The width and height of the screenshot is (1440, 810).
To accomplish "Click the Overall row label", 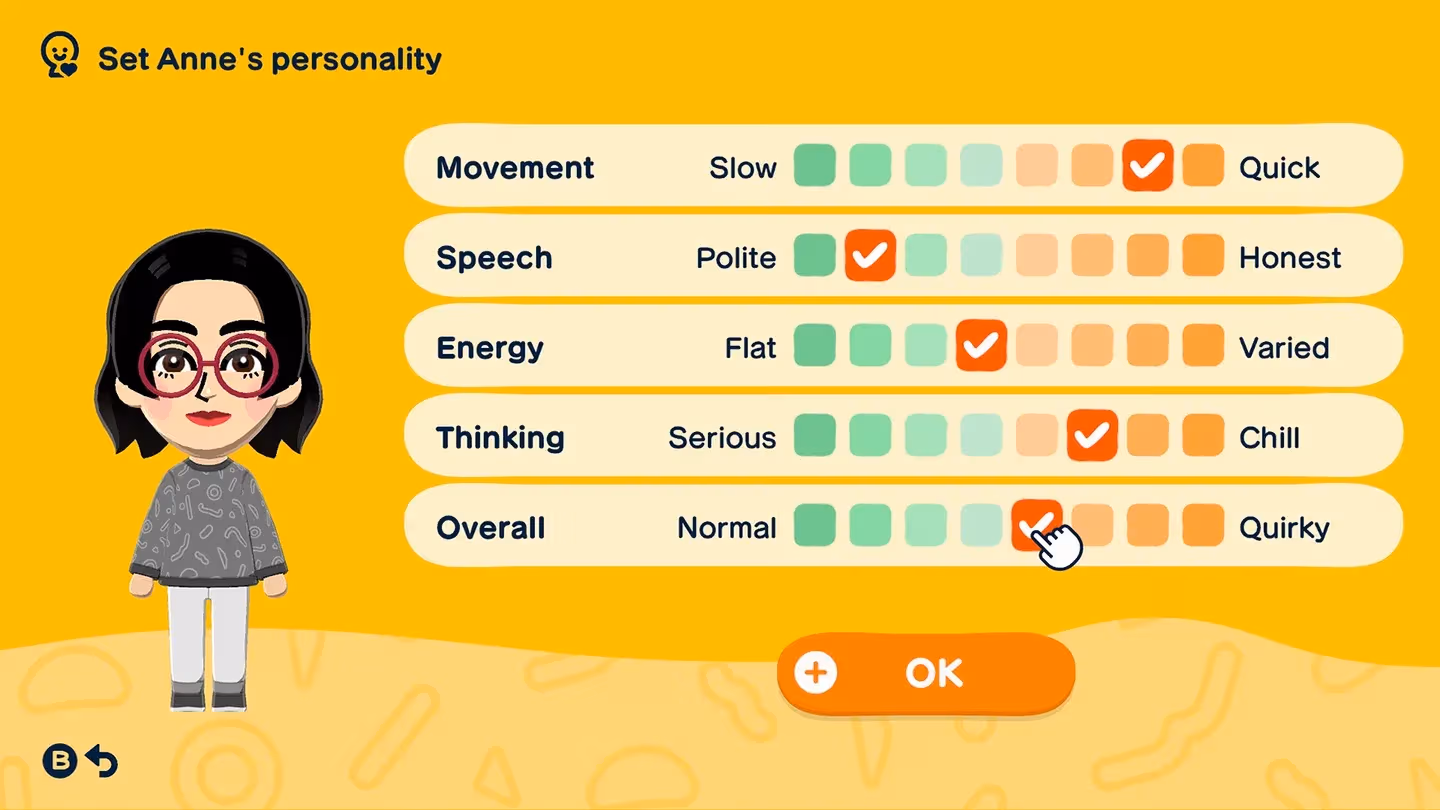I will click(x=489, y=526).
